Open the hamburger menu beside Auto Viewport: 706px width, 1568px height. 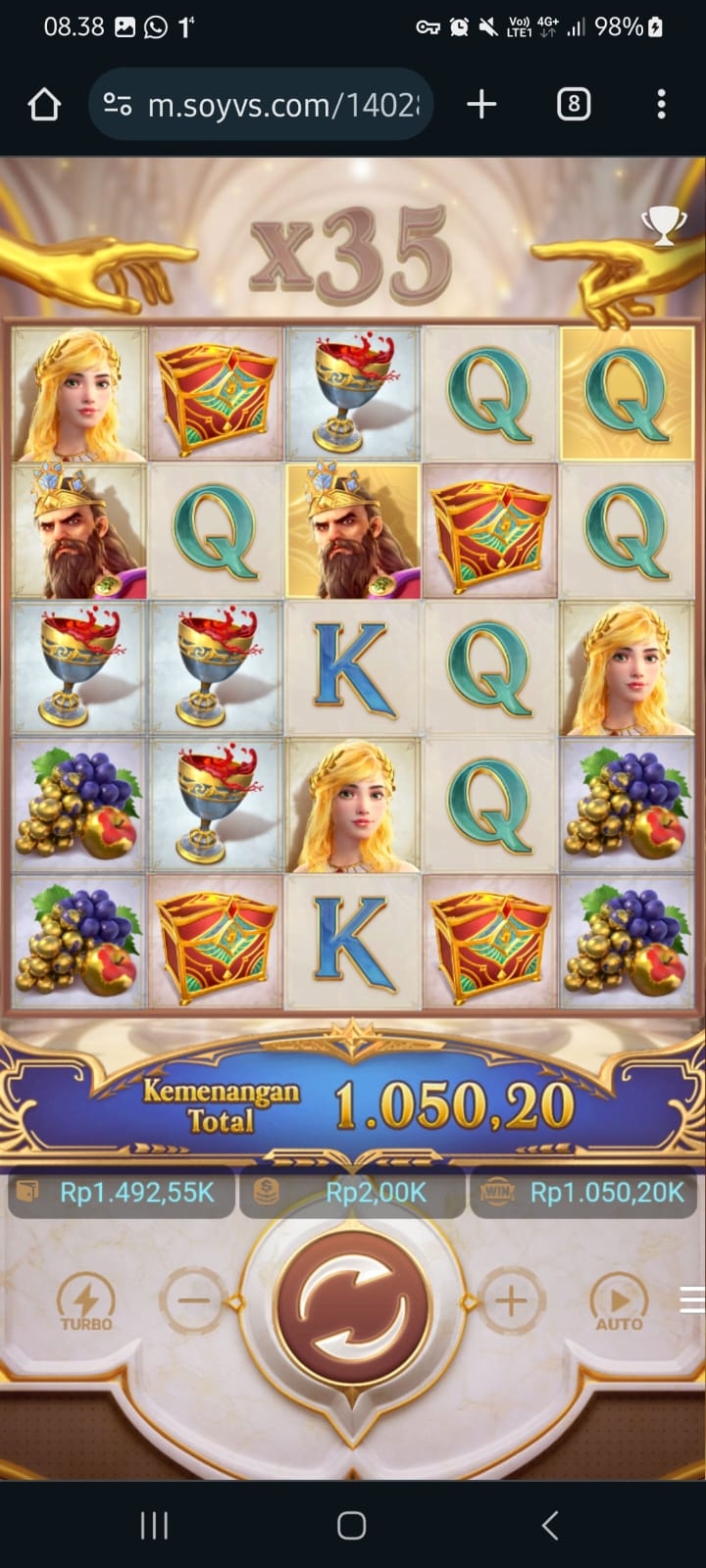tap(692, 1299)
